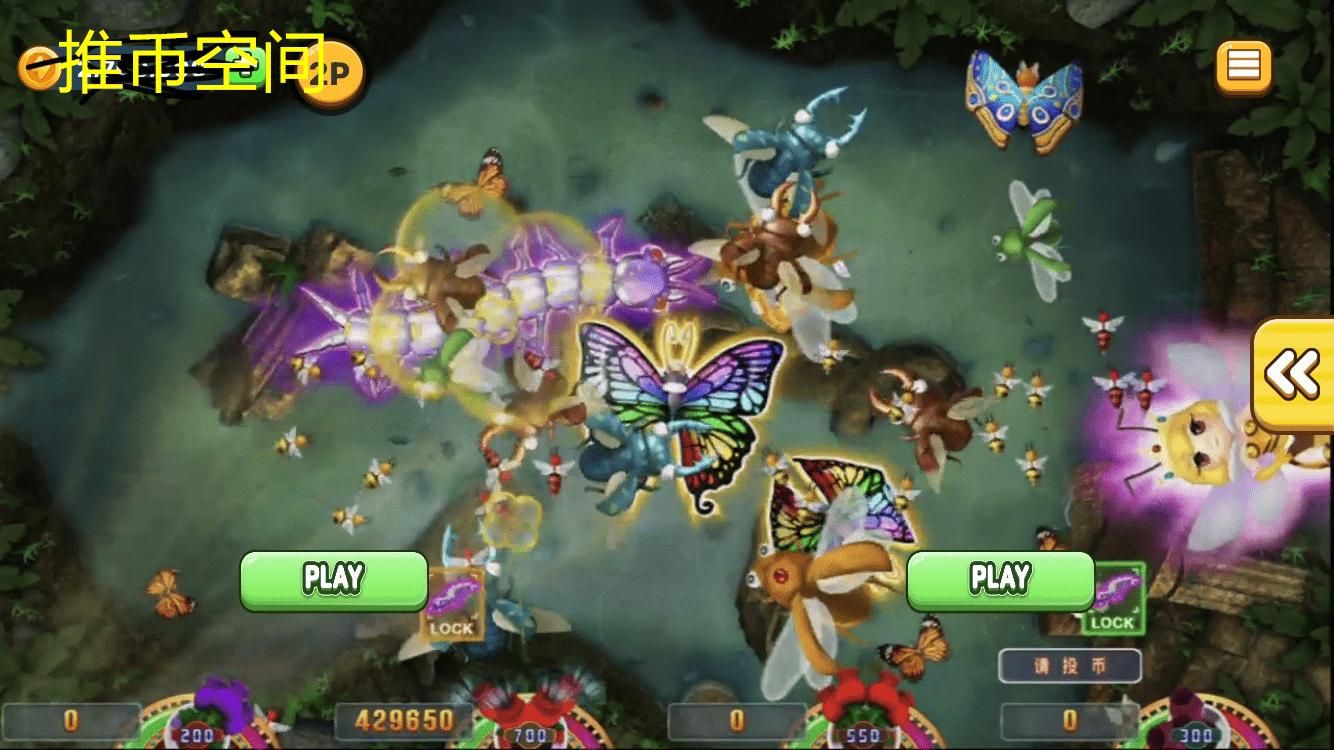Toggle the green-framed LOCK target icon

click(1112, 599)
